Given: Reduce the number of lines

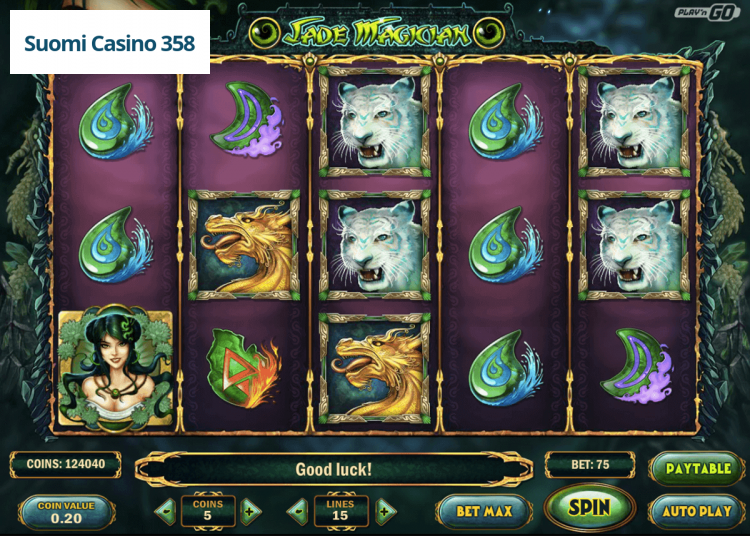Looking at the screenshot, I should pyautogui.click(x=297, y=512).
